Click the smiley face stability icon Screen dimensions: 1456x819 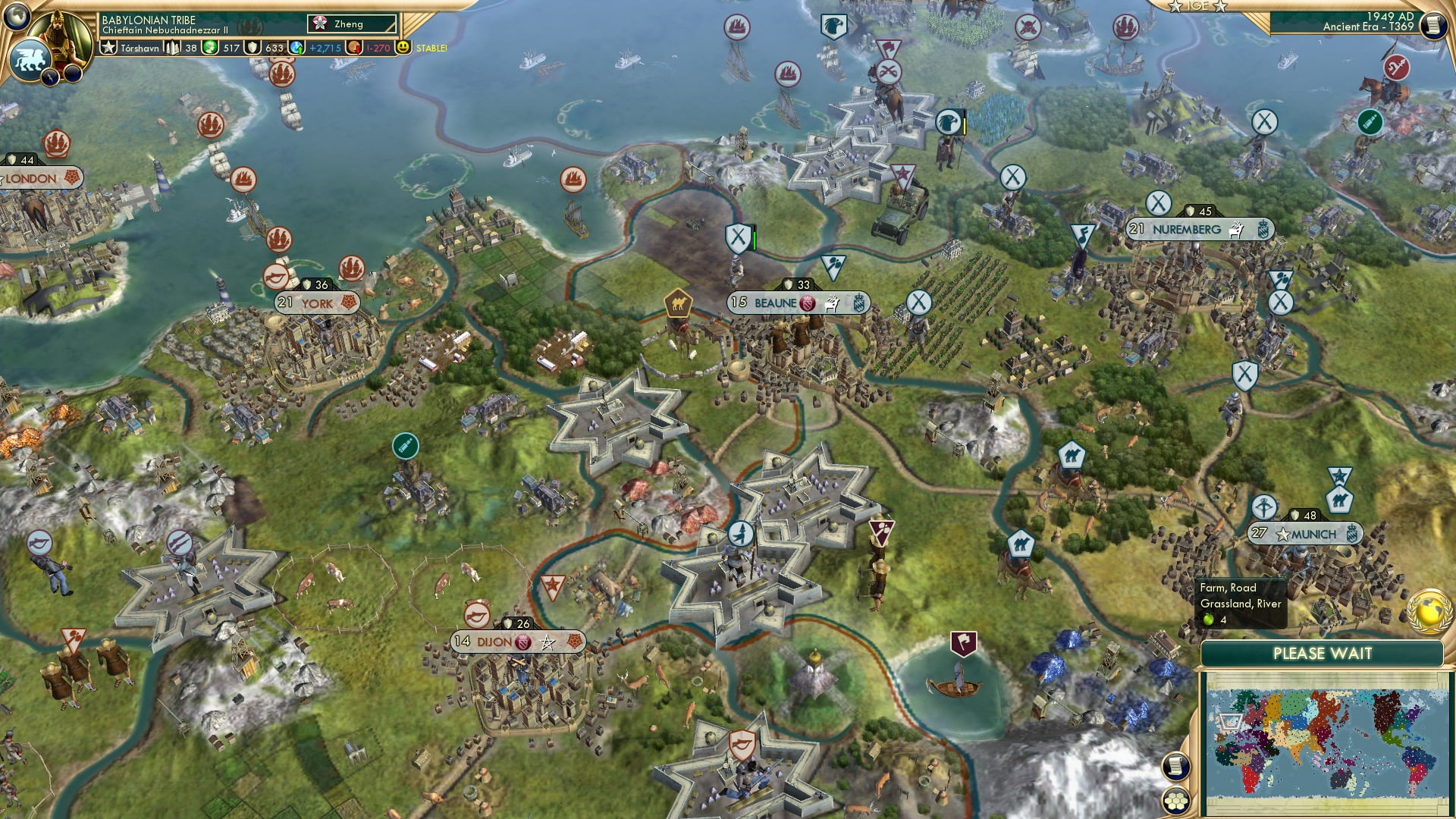[x=403, y=47]
